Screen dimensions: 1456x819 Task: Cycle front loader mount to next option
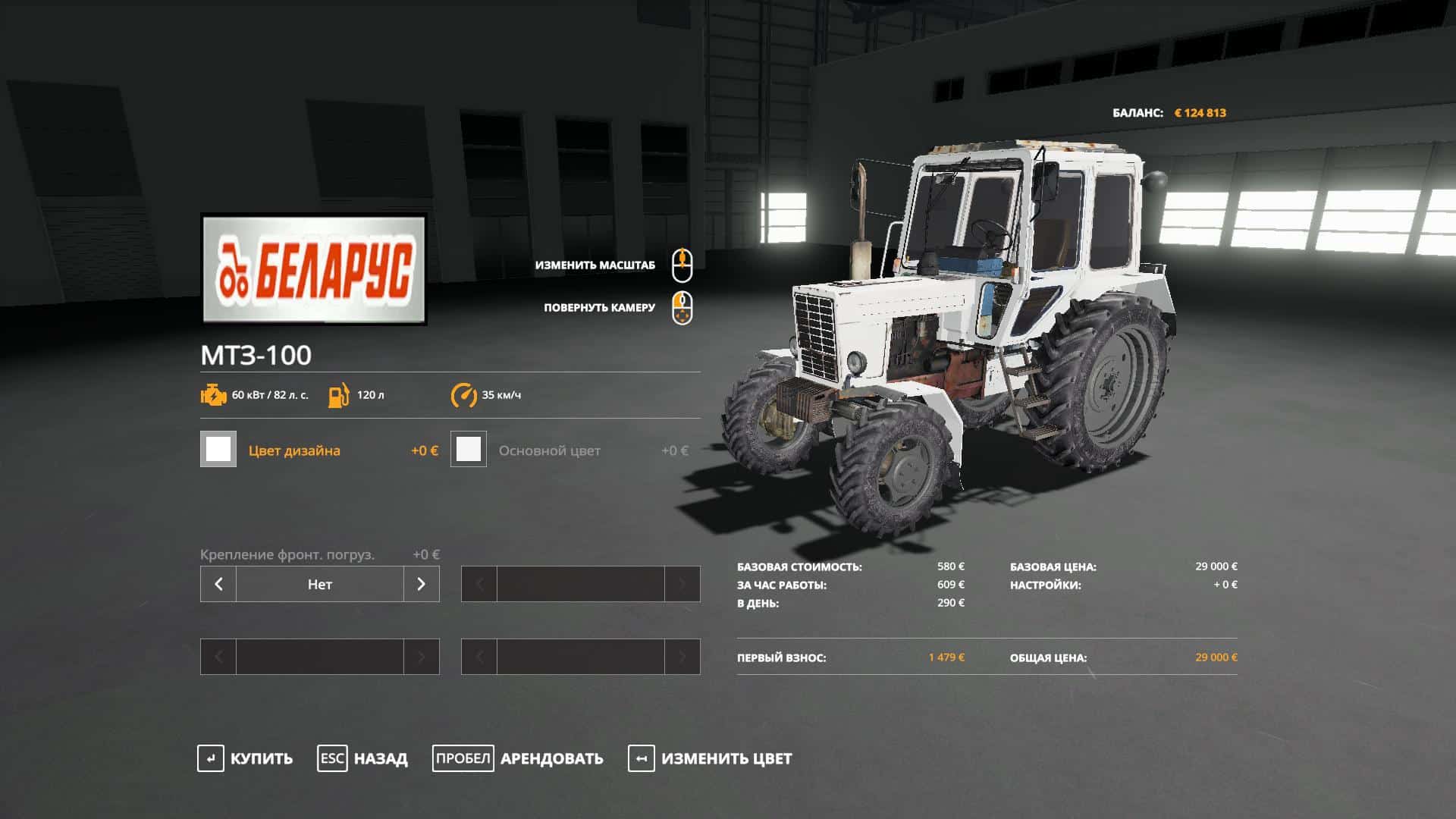click(x=421, y=584)
